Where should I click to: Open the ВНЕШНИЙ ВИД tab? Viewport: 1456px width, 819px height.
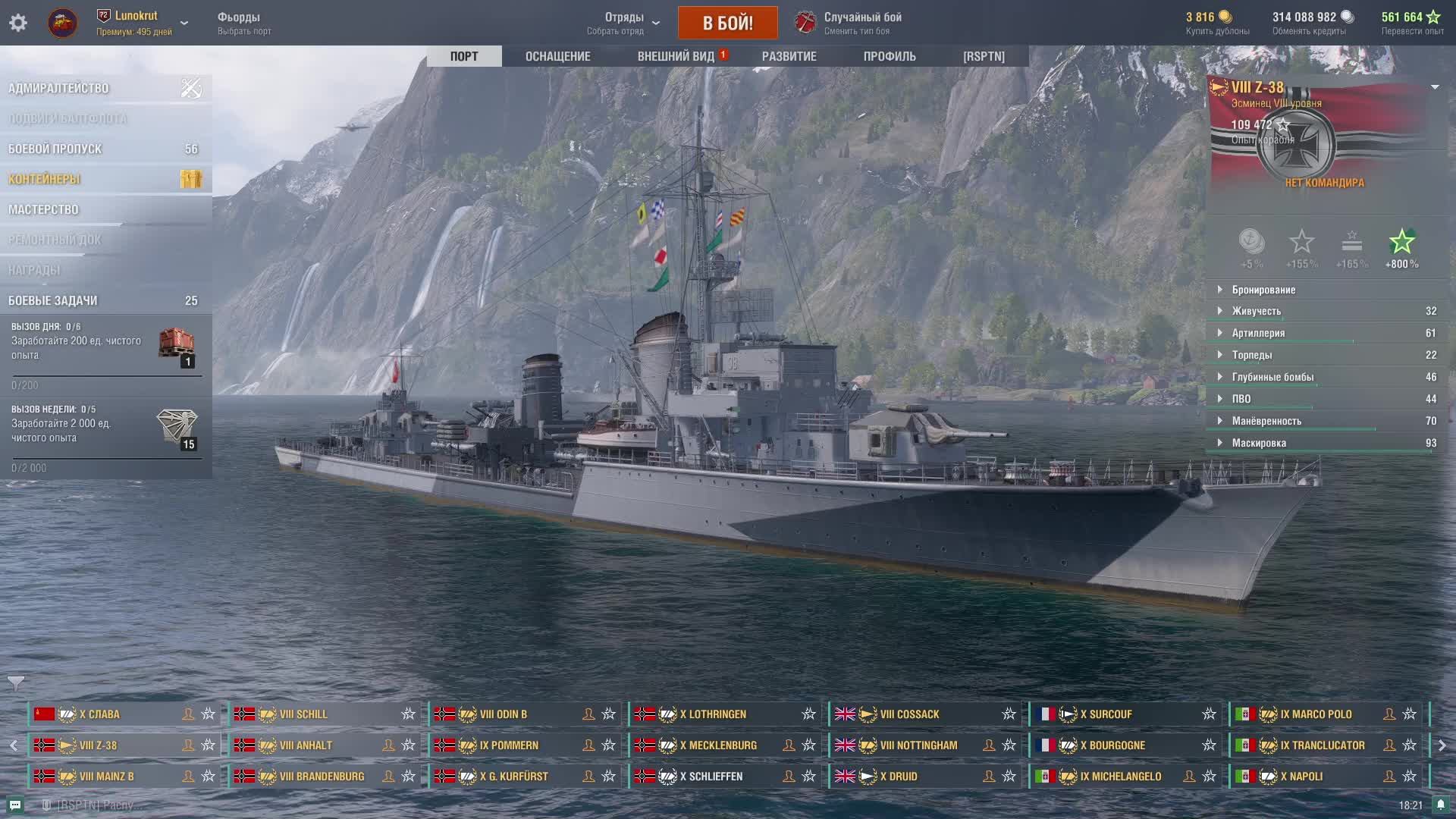pyautogui.click(x=676, y=56)
